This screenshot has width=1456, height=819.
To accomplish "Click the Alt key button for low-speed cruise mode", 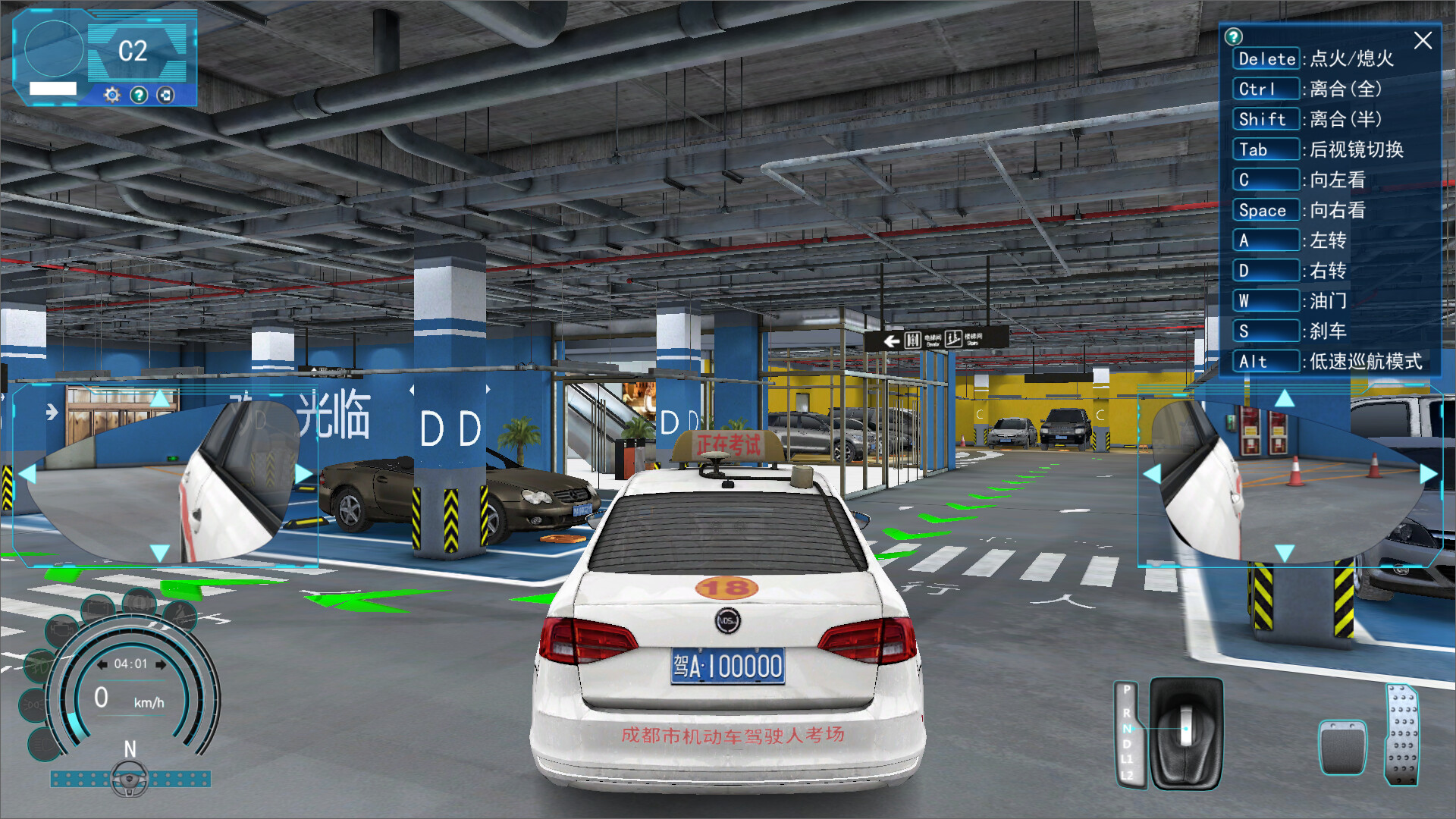I will pyautogui.click(x=1265, y=362).
